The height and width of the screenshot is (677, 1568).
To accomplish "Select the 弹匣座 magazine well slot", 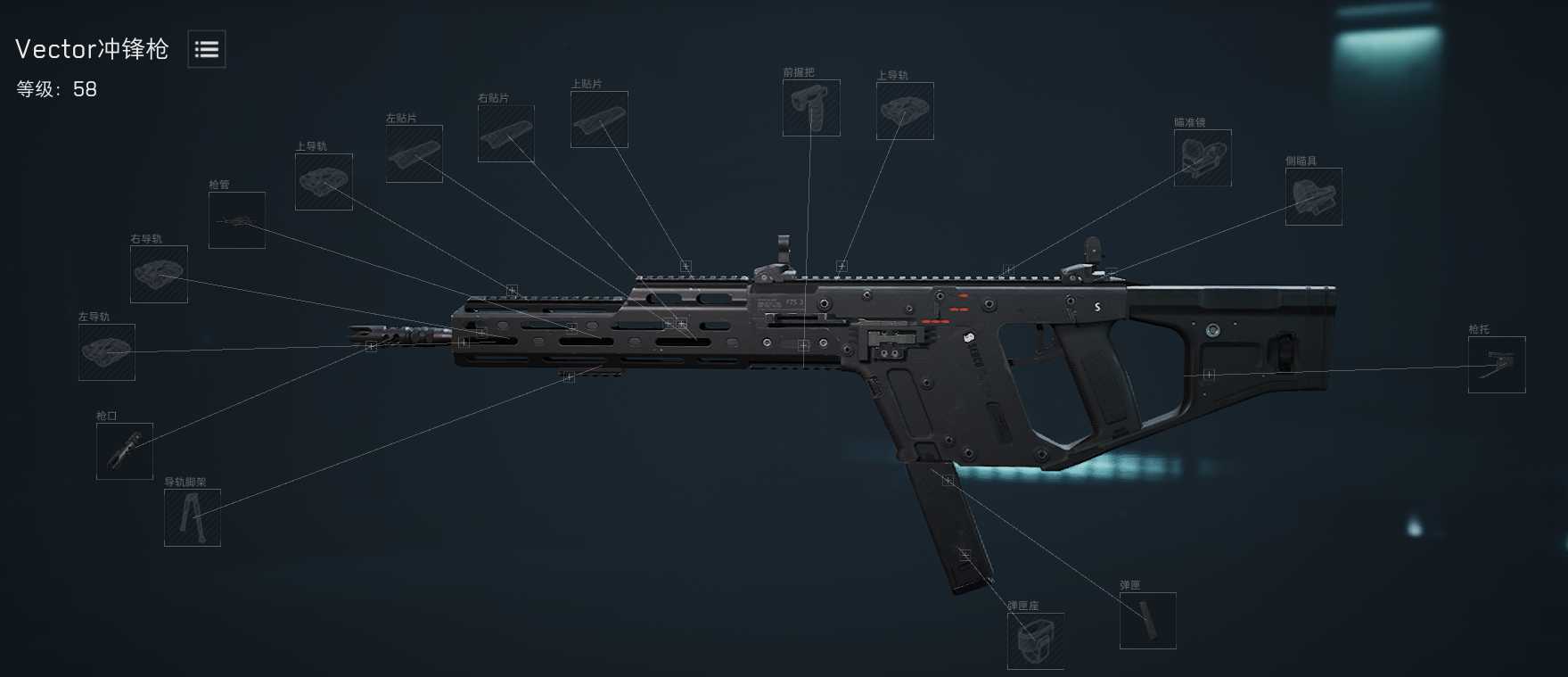I will (1036, 640).
